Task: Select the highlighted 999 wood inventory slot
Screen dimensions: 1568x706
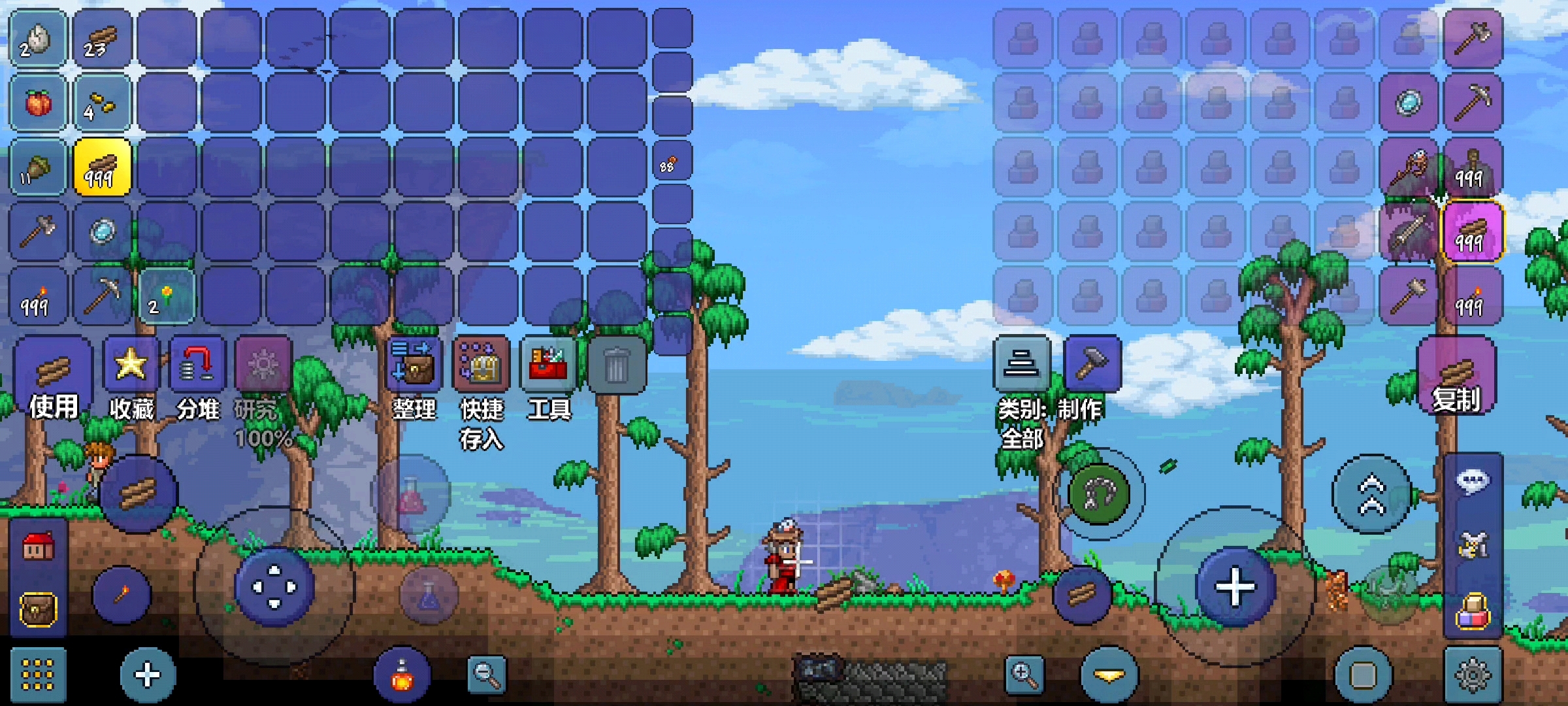Action: [102, 167]
